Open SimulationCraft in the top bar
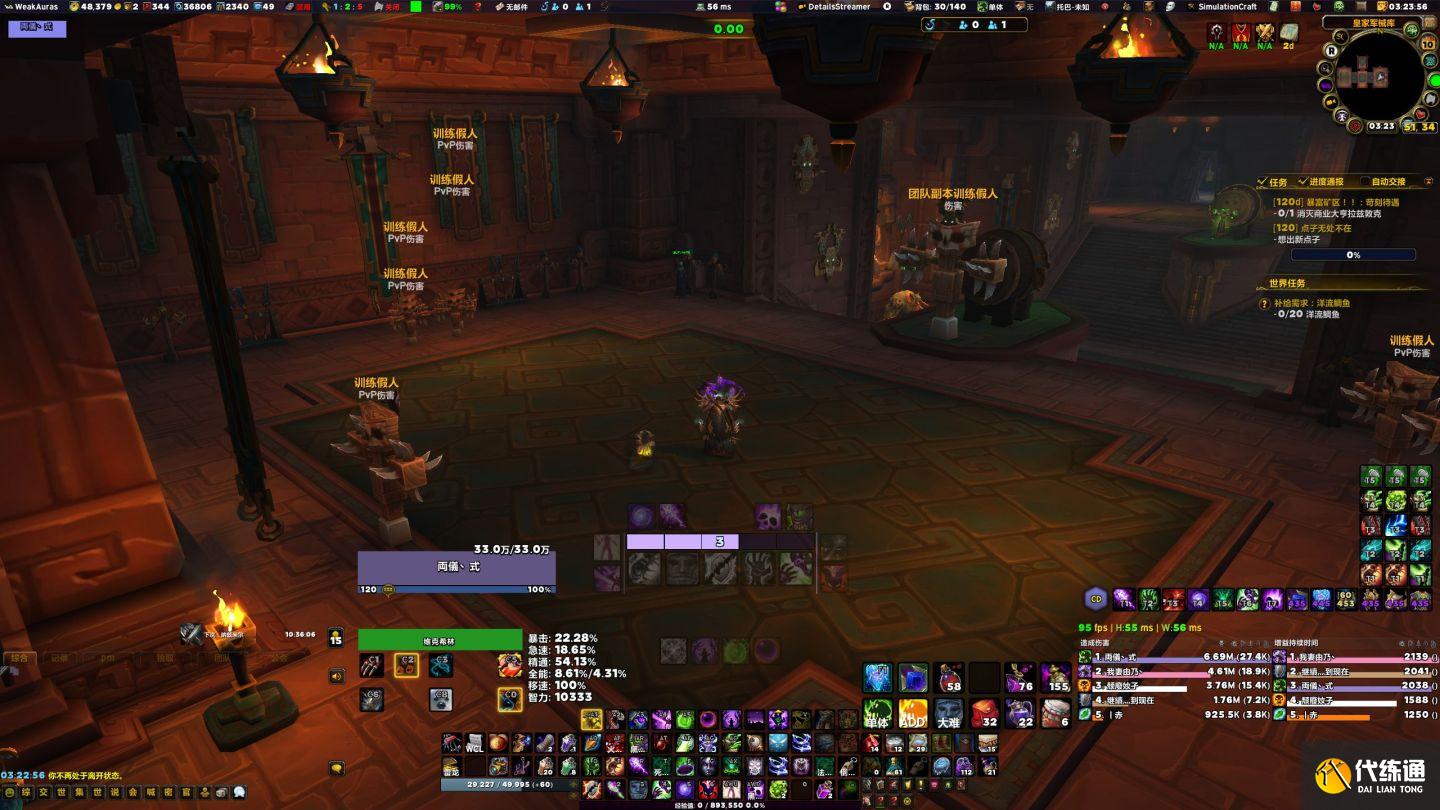 (1227, 6)
